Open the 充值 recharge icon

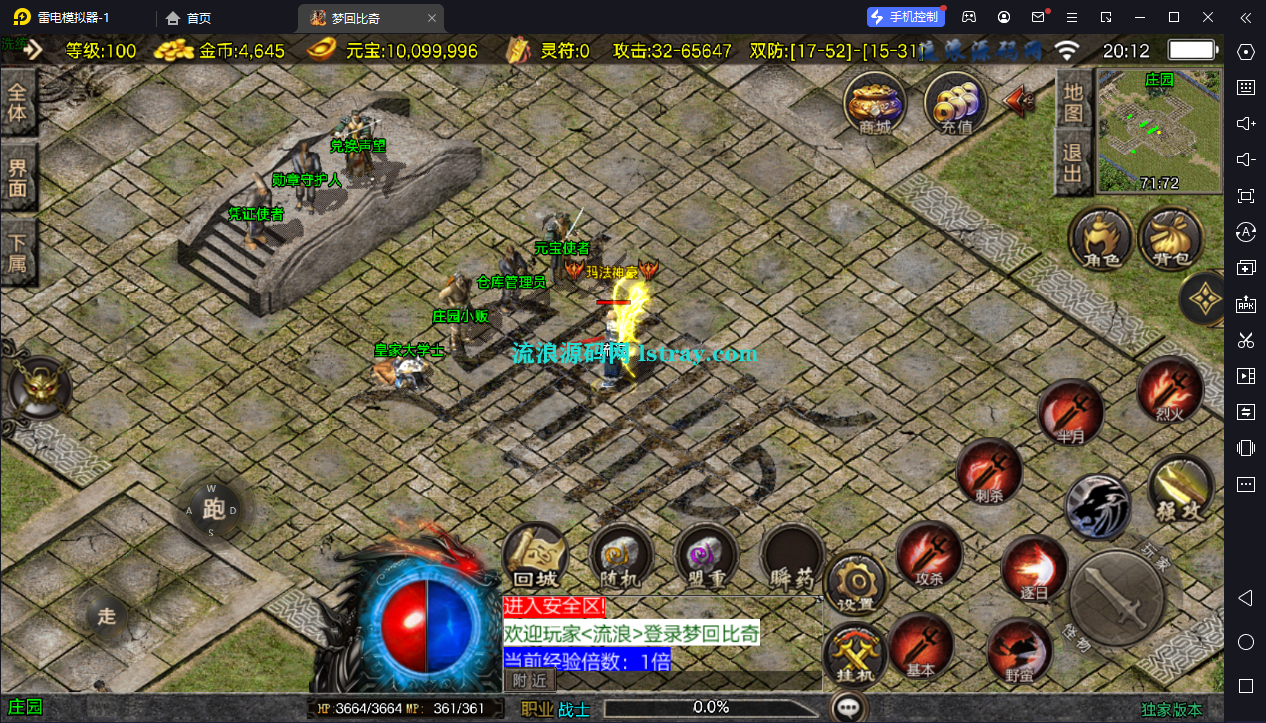tap(955, 103)
